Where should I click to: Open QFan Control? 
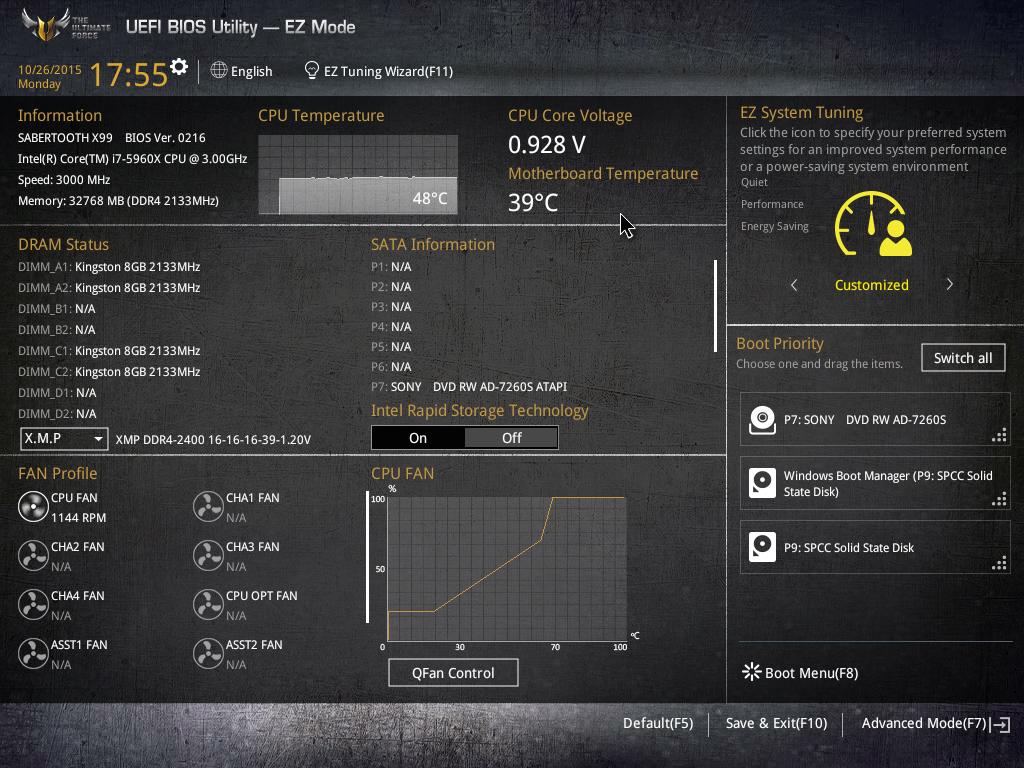[x=453, y=673]
